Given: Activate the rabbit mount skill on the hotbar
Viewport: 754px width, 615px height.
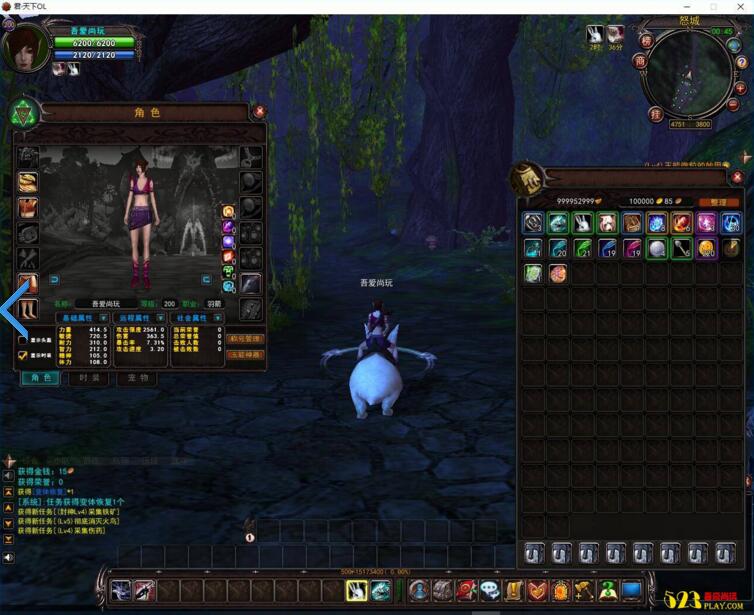Looking at the screenshot, I should pyautogui.click(x=357, y=591).
